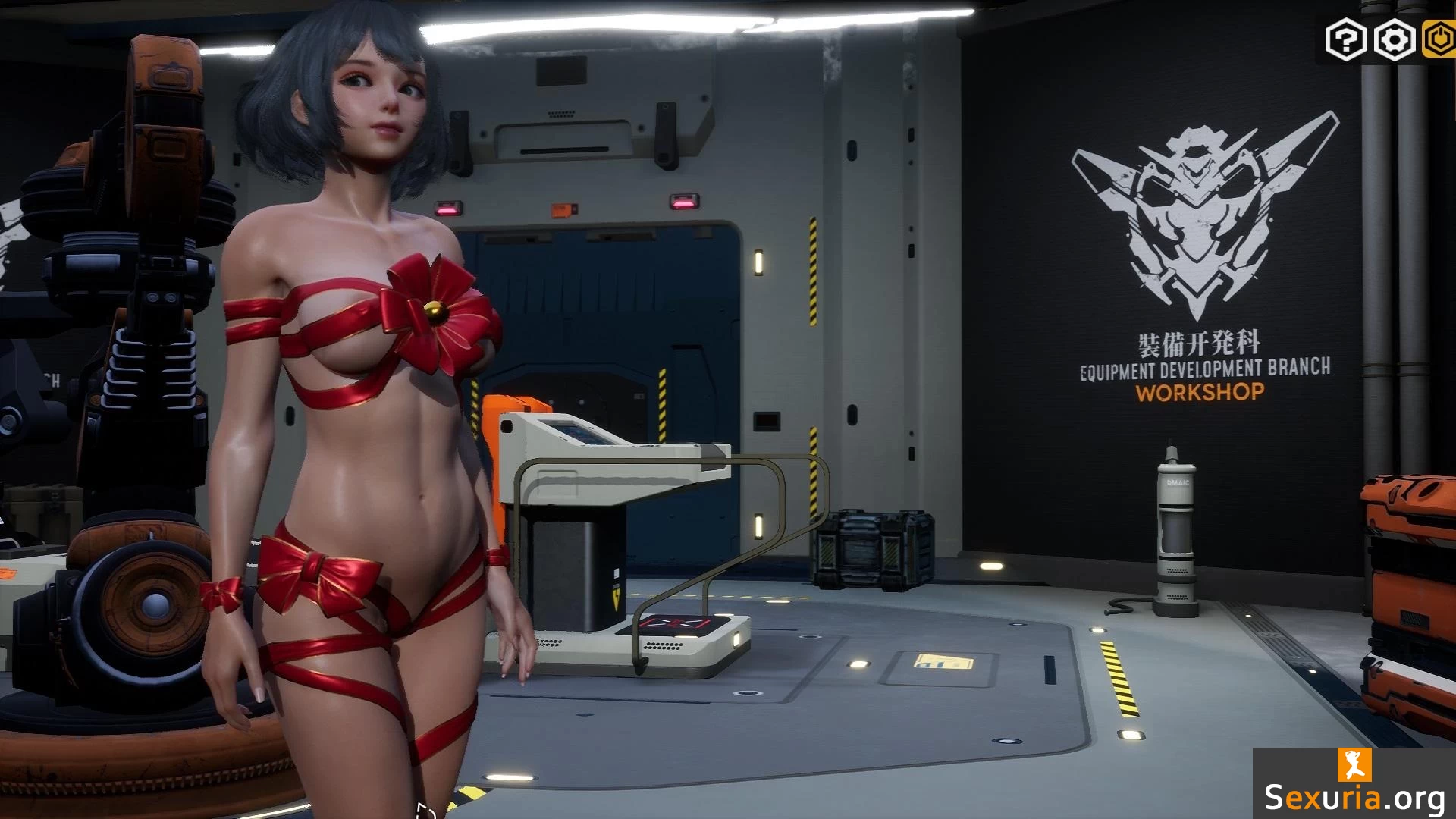The image size is (1456, 819).
Task: Click the orange power quit icon
Action: 1439,39
